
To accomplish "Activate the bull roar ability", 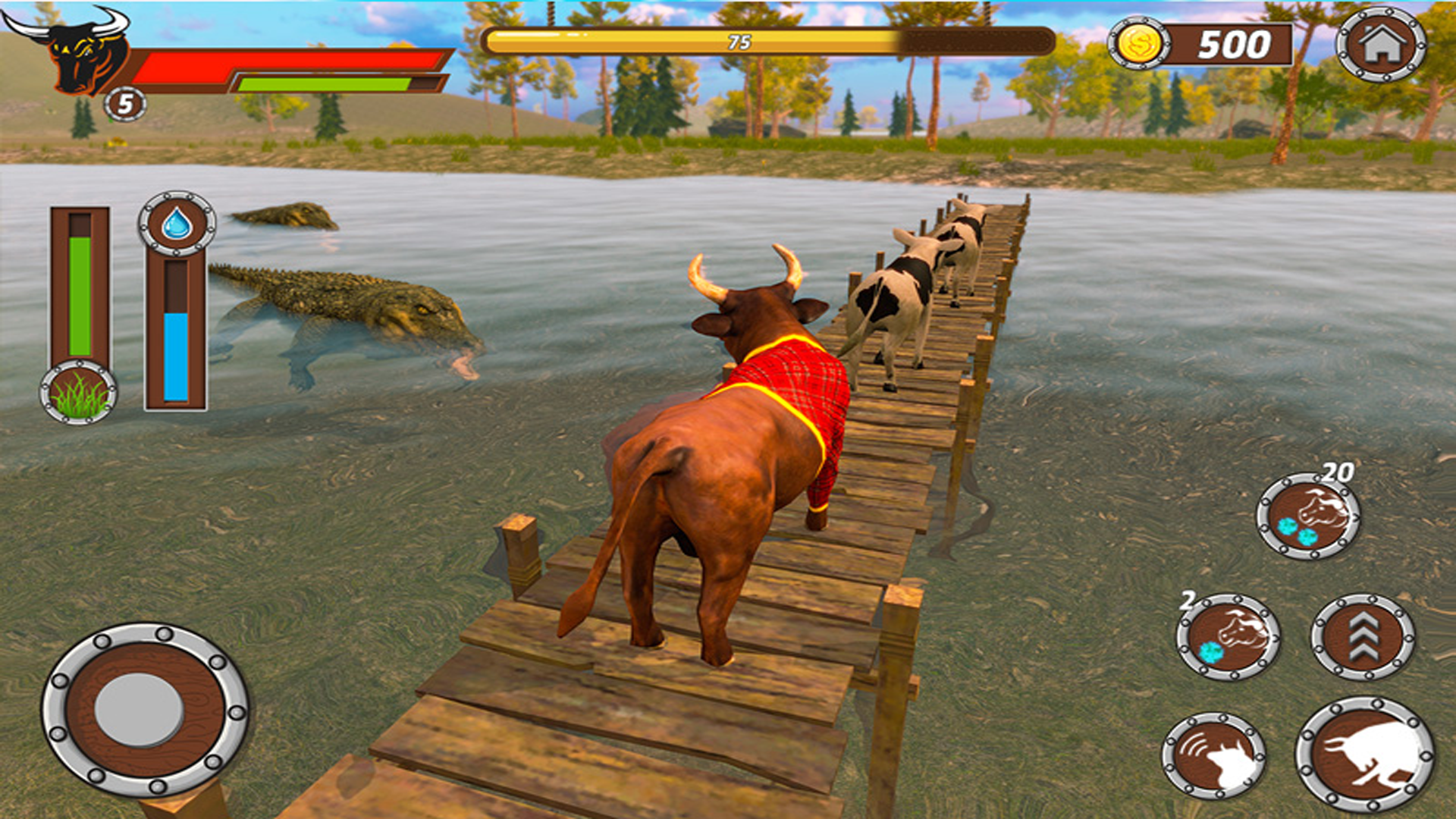I will click(1214, 755).
